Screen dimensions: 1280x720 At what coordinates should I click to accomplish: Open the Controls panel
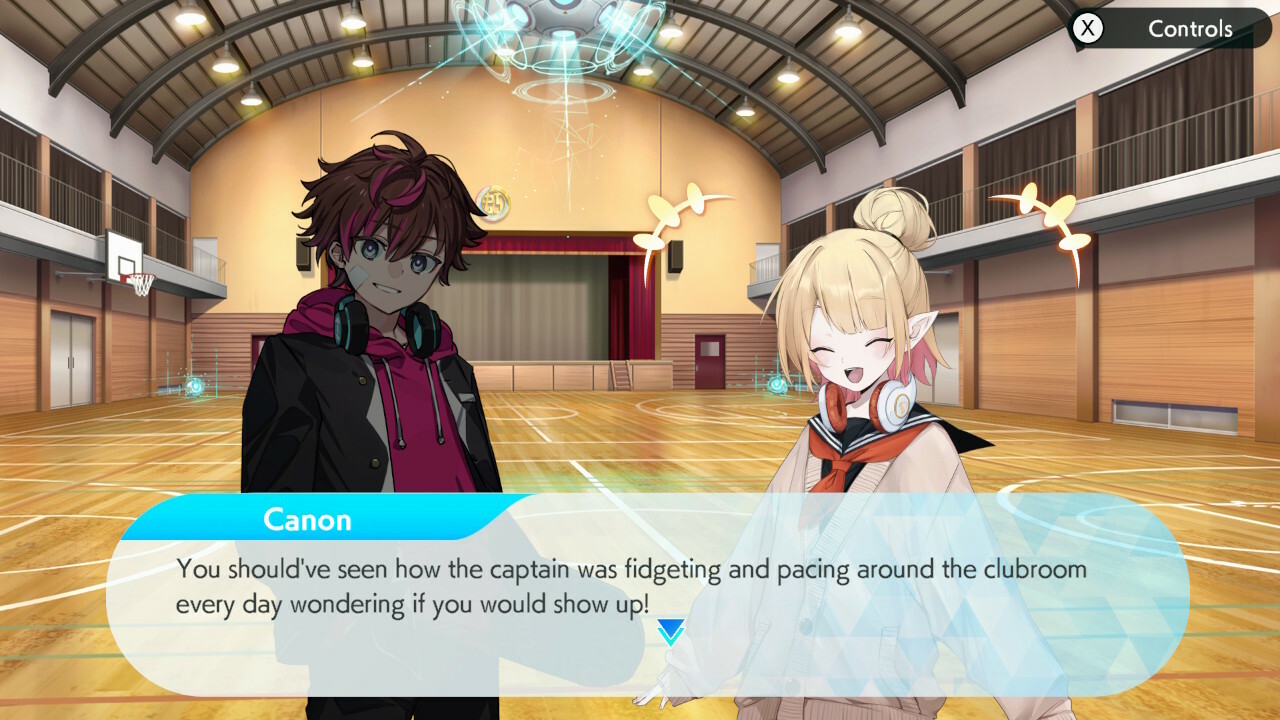pyautogui.click(x=1168, y=29)
